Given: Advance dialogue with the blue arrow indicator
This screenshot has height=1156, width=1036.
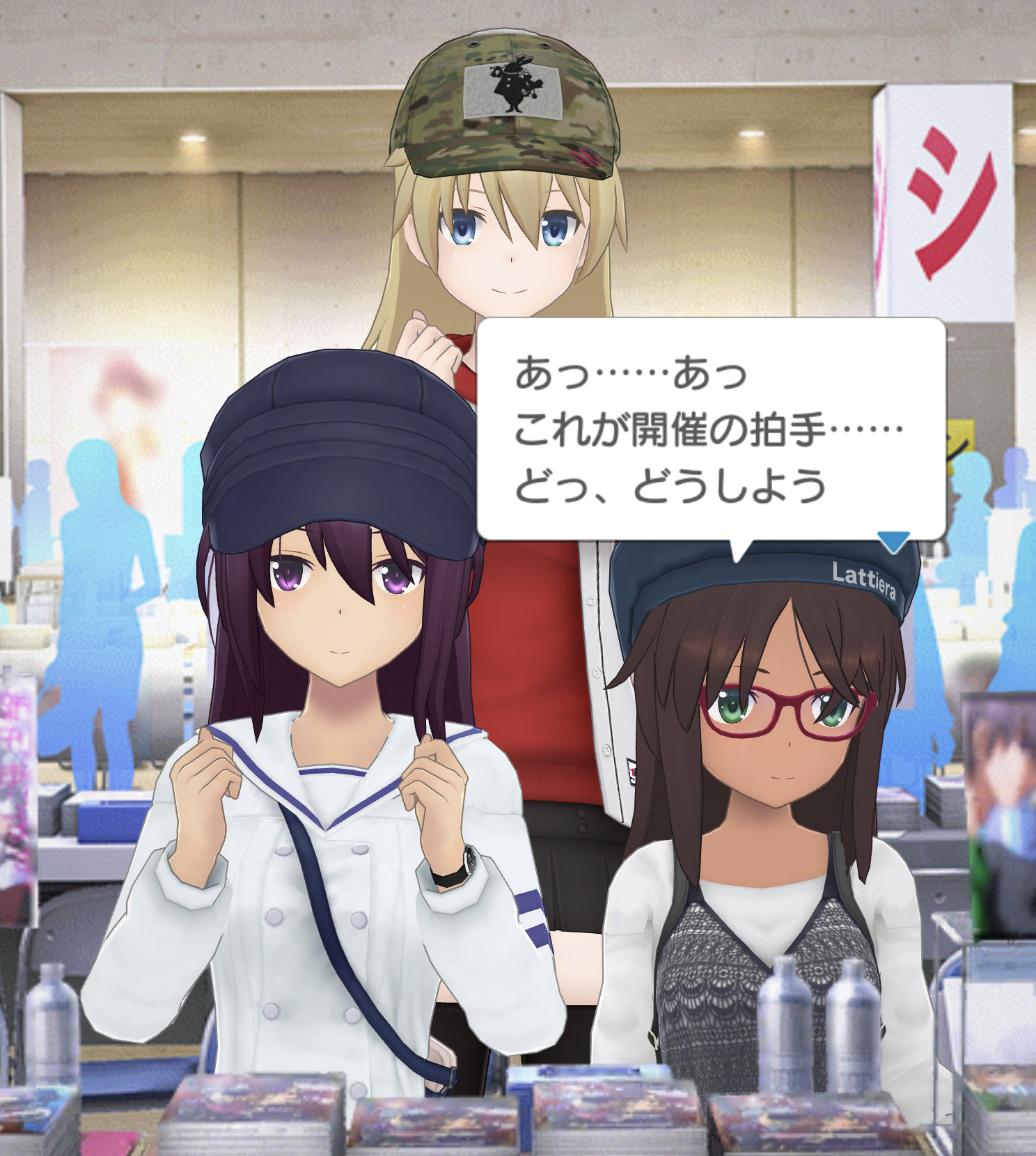Looking at the screenshot, I should click(893, 540).
